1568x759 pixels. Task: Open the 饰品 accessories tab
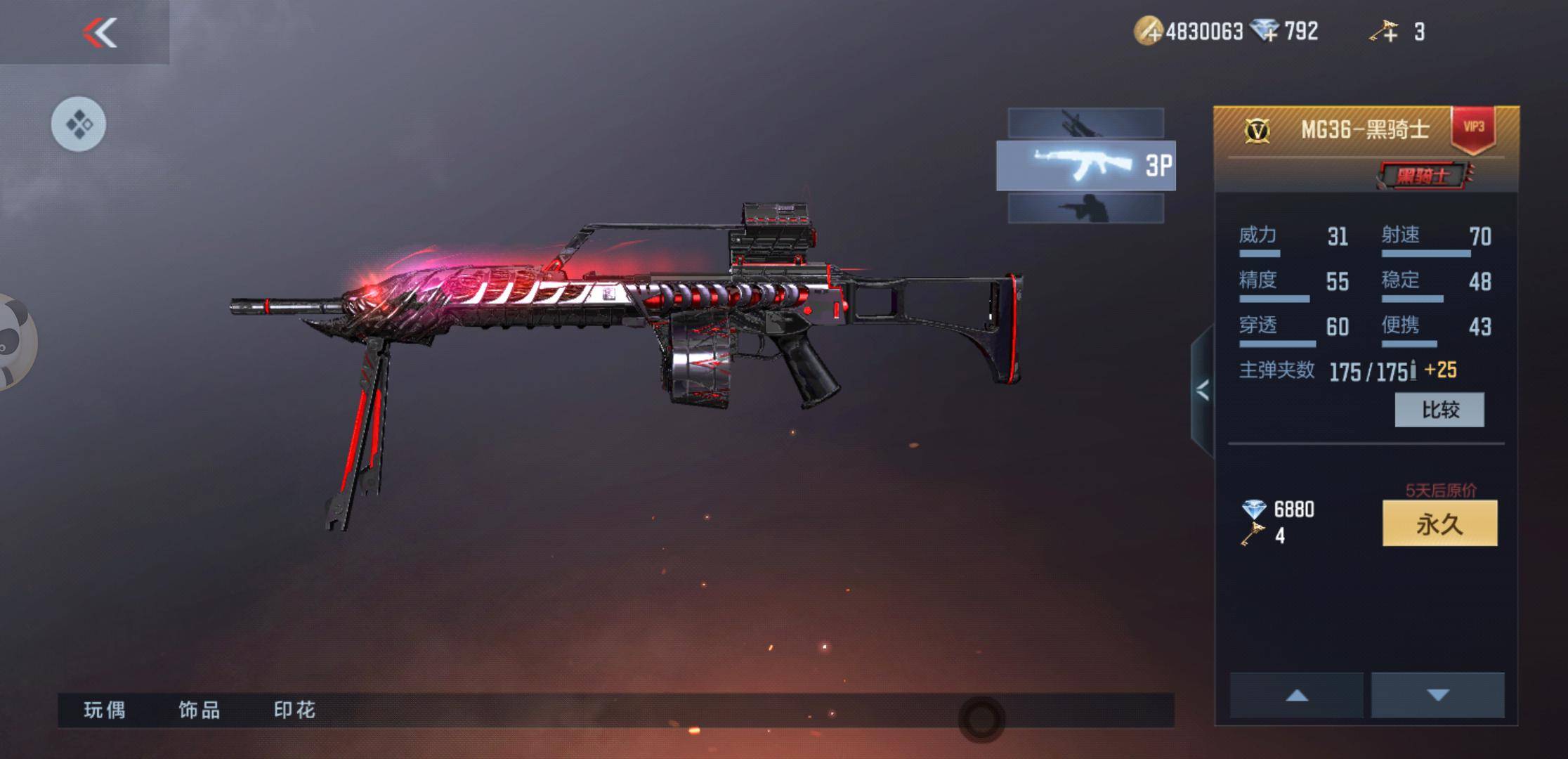200,711
